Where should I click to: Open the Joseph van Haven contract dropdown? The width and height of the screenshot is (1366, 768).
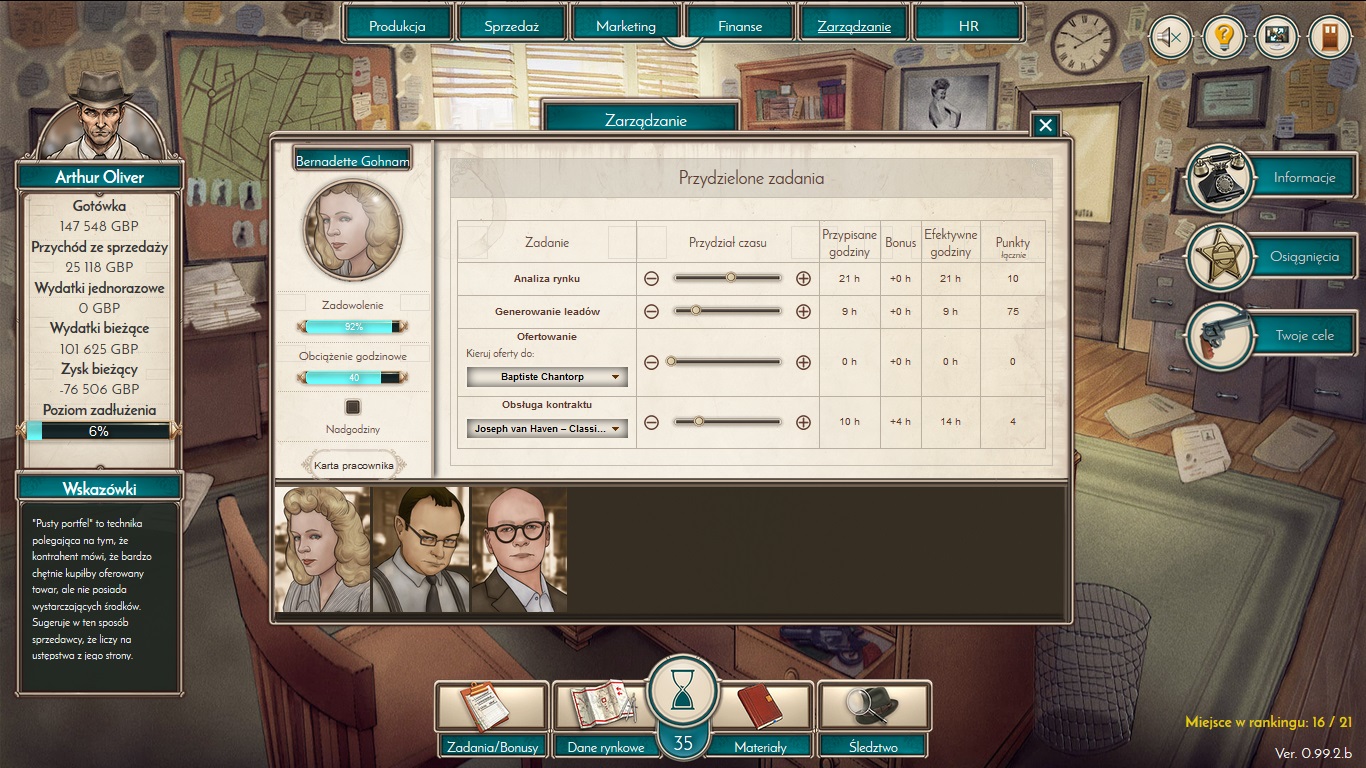547,429
